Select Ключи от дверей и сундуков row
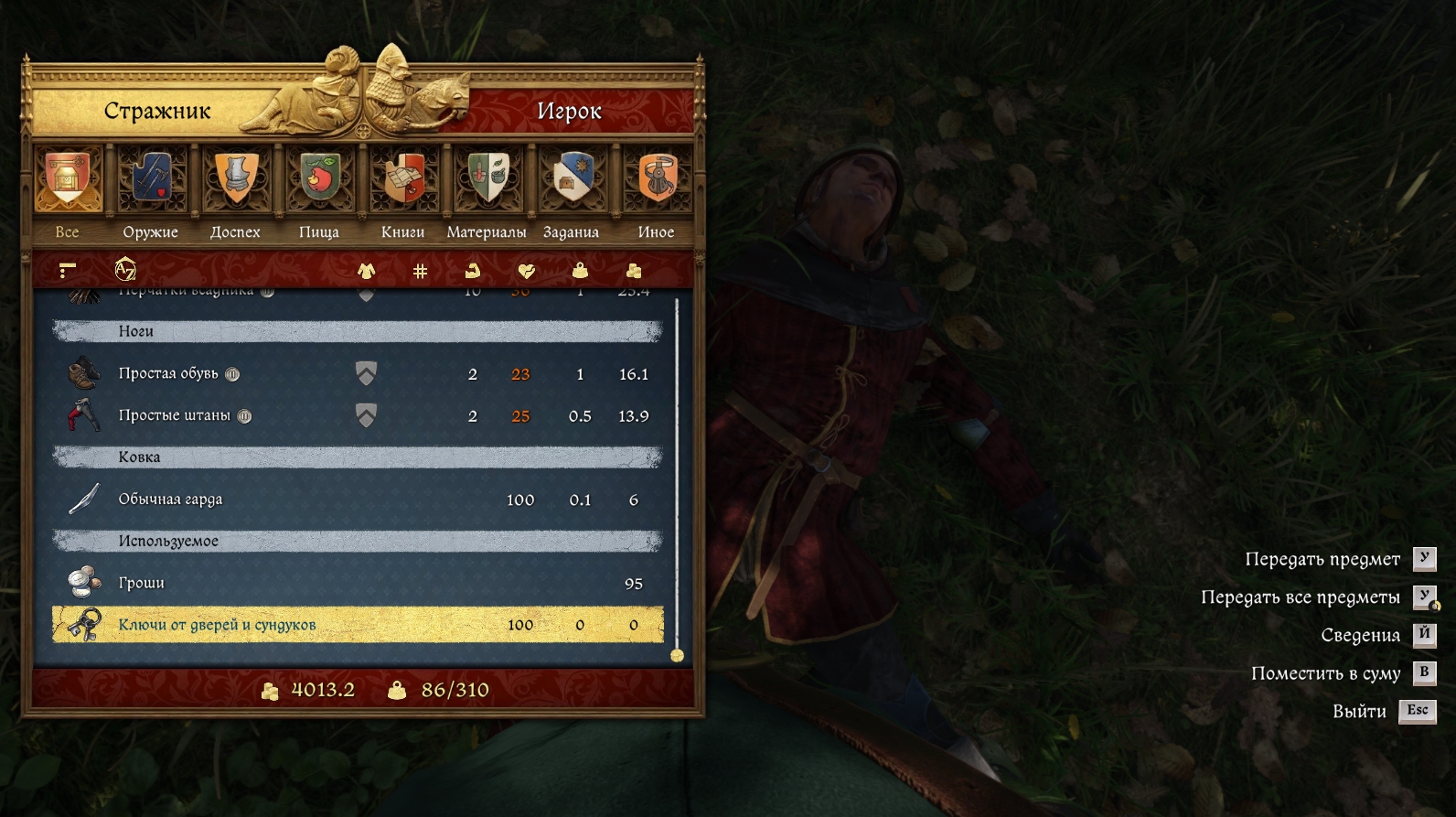The height and width of the screenshot is (817, 1456). pos(357,625)
